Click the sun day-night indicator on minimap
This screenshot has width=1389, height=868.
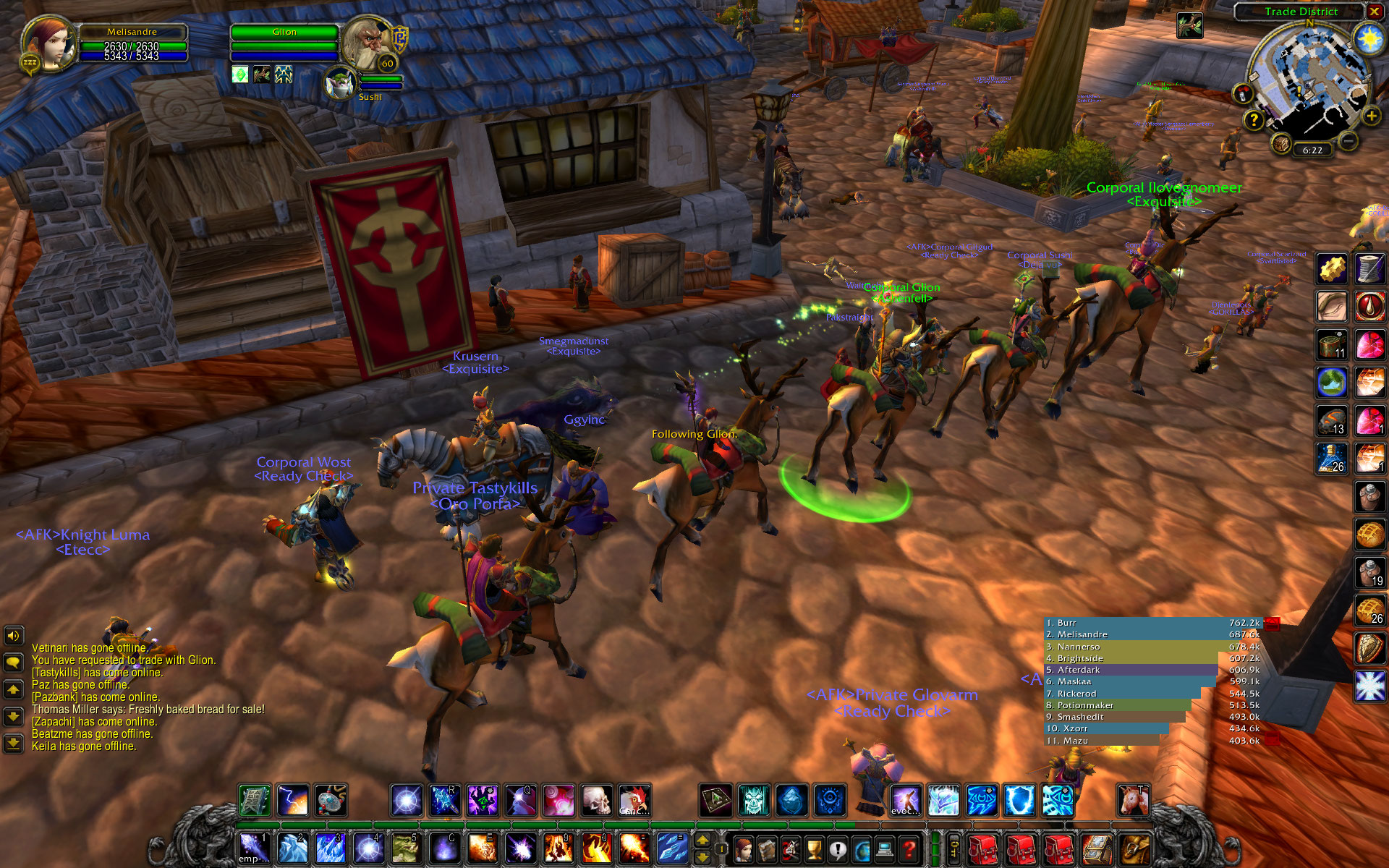pos(1369,38)
